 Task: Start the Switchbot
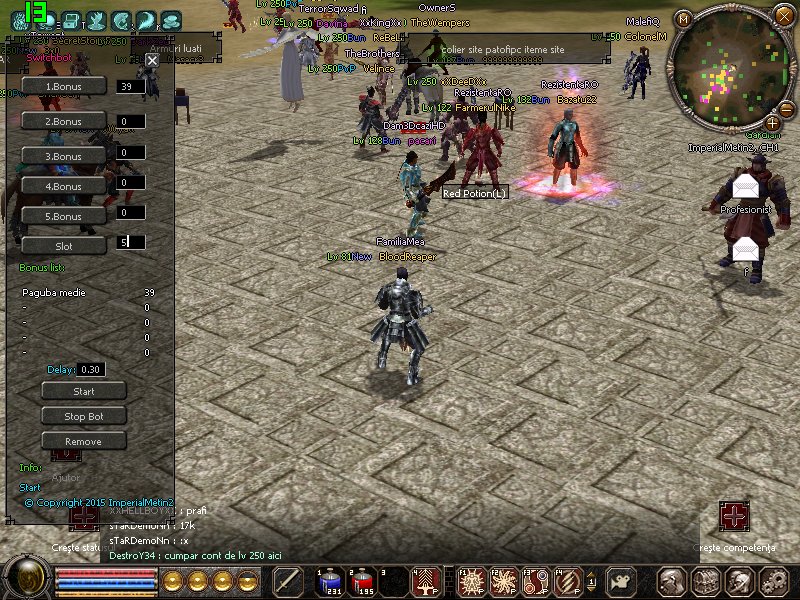(84, 391)
